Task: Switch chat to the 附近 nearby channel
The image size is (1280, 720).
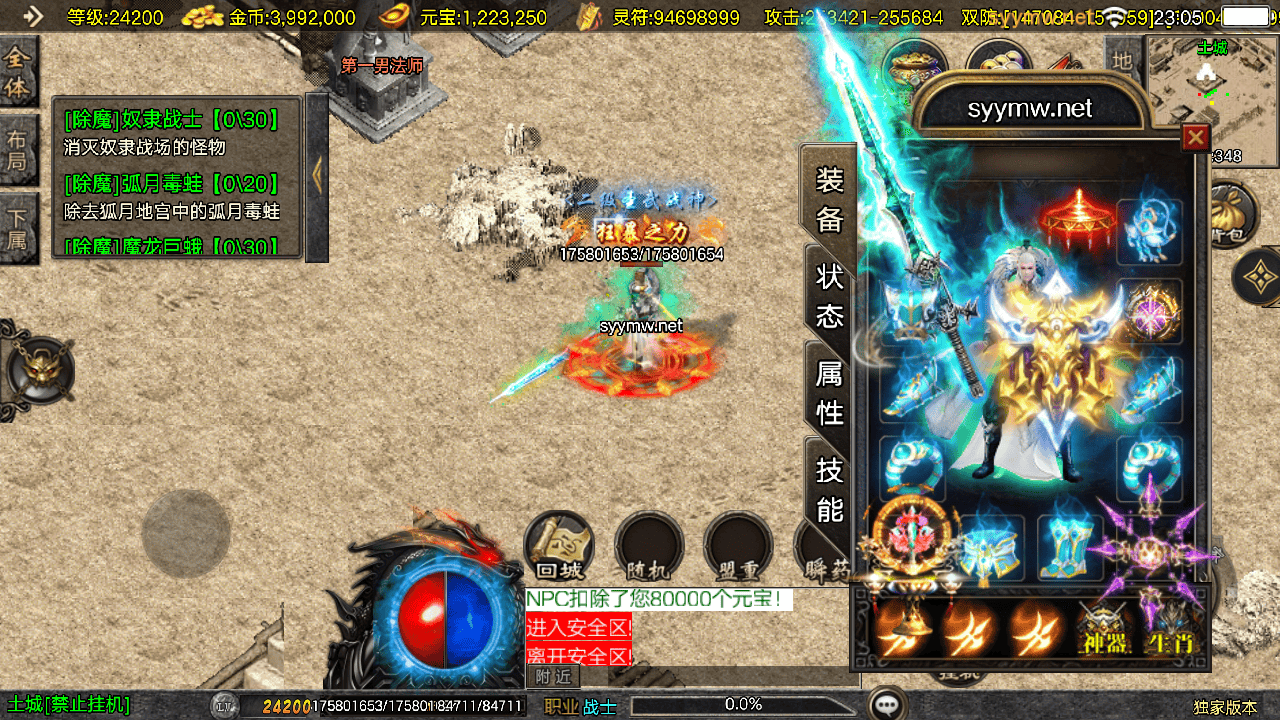Action: coord(553,676)
